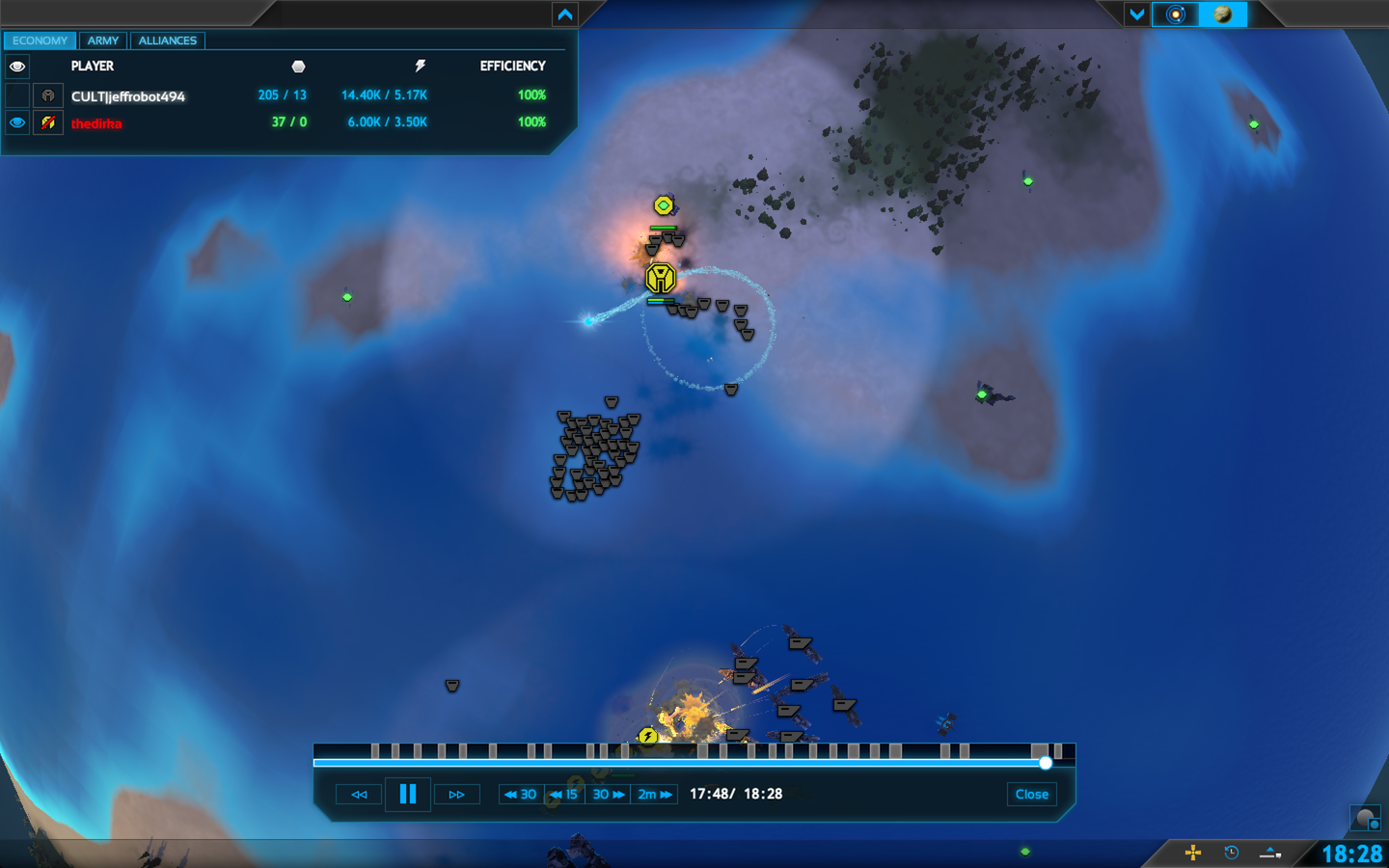The image size is (1389, 868).
Task: Toggle vision eye for thedirha
Action: [17, 122]
